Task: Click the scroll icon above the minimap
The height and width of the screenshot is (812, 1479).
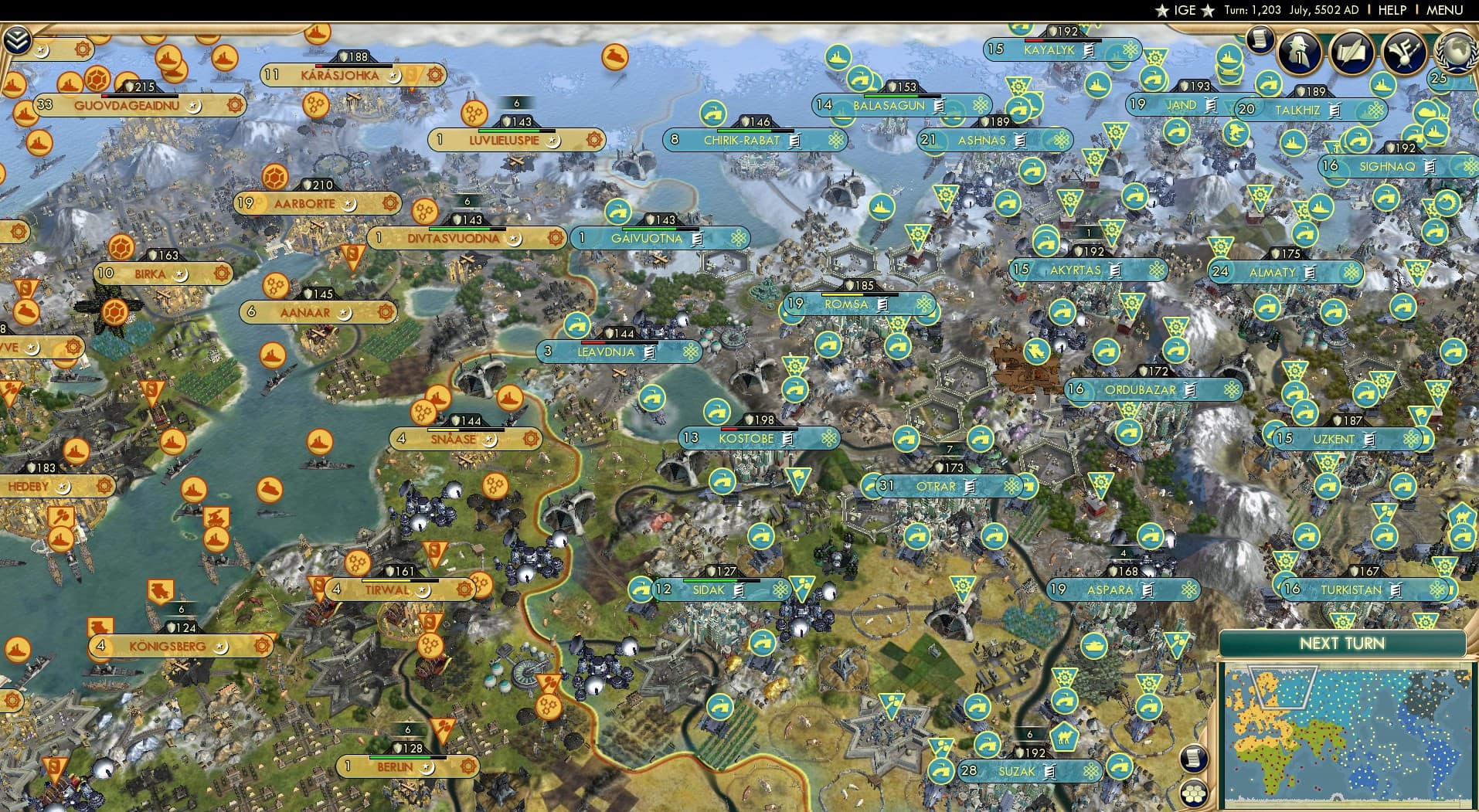Action: [1193, 758]
